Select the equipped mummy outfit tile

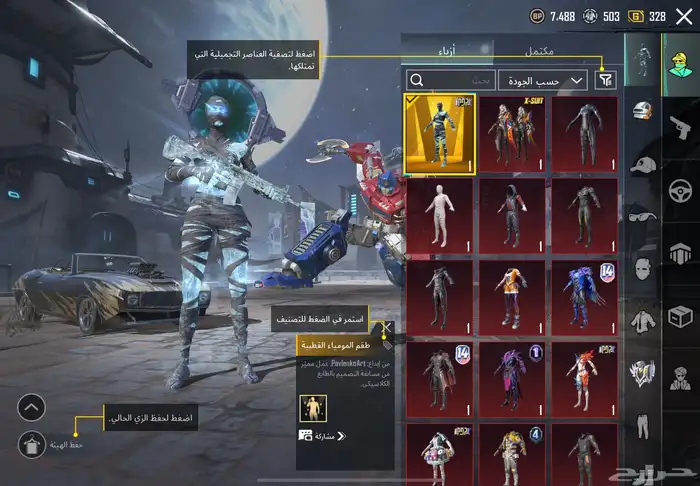(x=439, y=135)
